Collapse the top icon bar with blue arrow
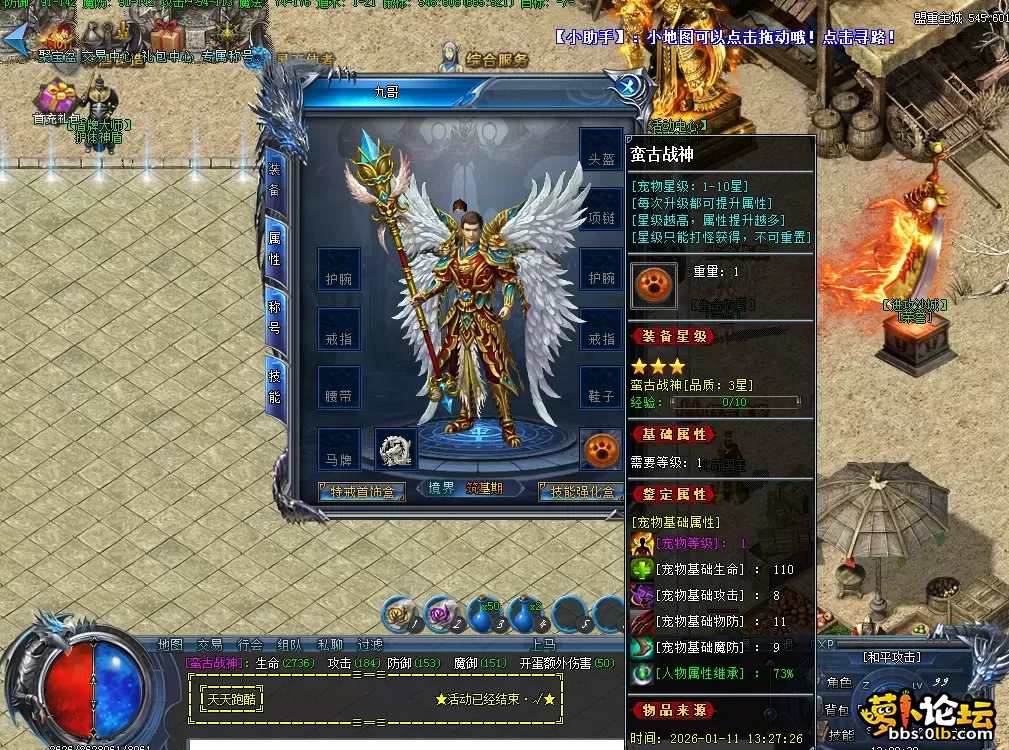1009x750 pixels. [x=14, y=40]
